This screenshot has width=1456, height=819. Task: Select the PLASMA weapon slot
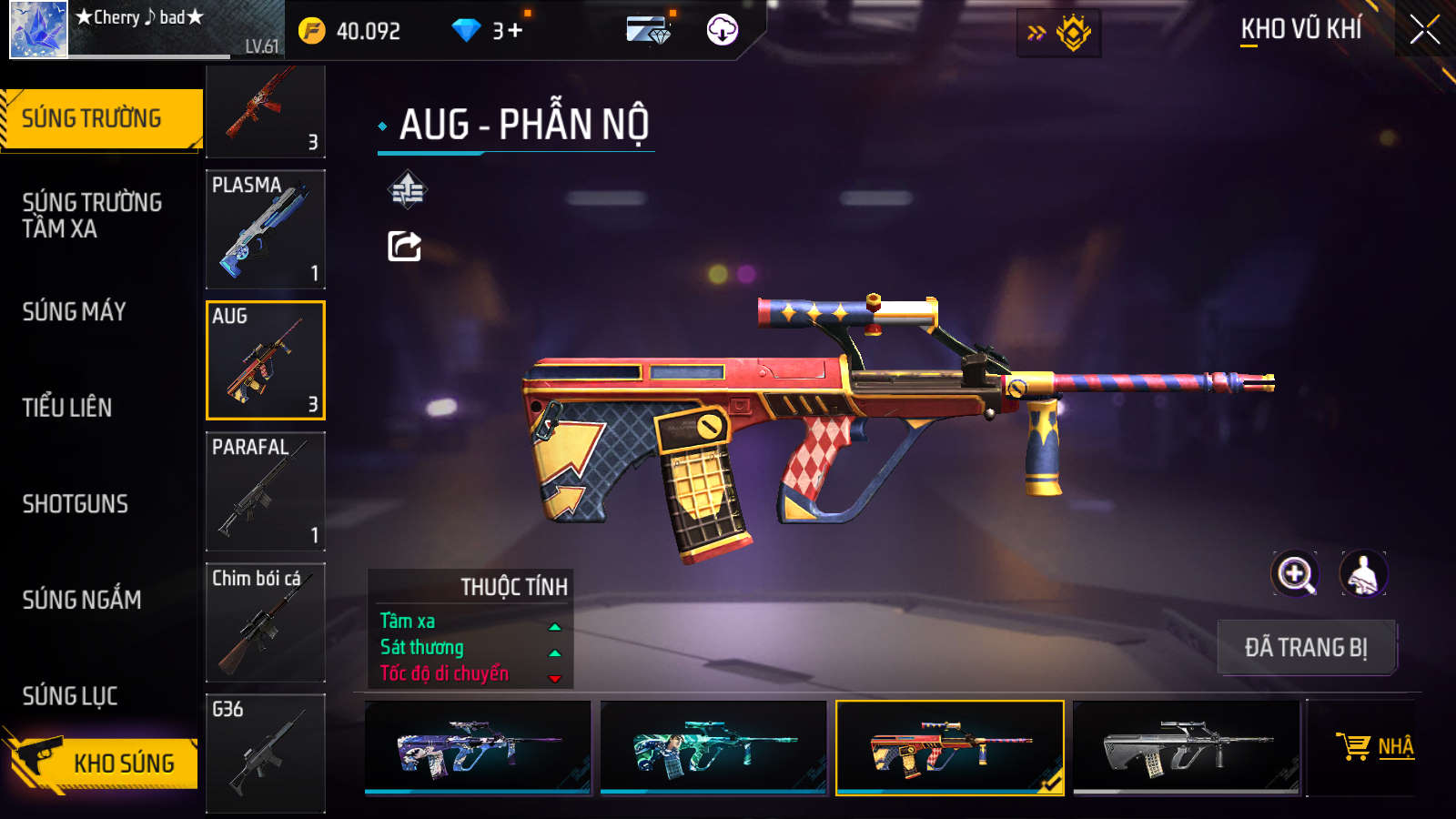[x=266, y=228]
